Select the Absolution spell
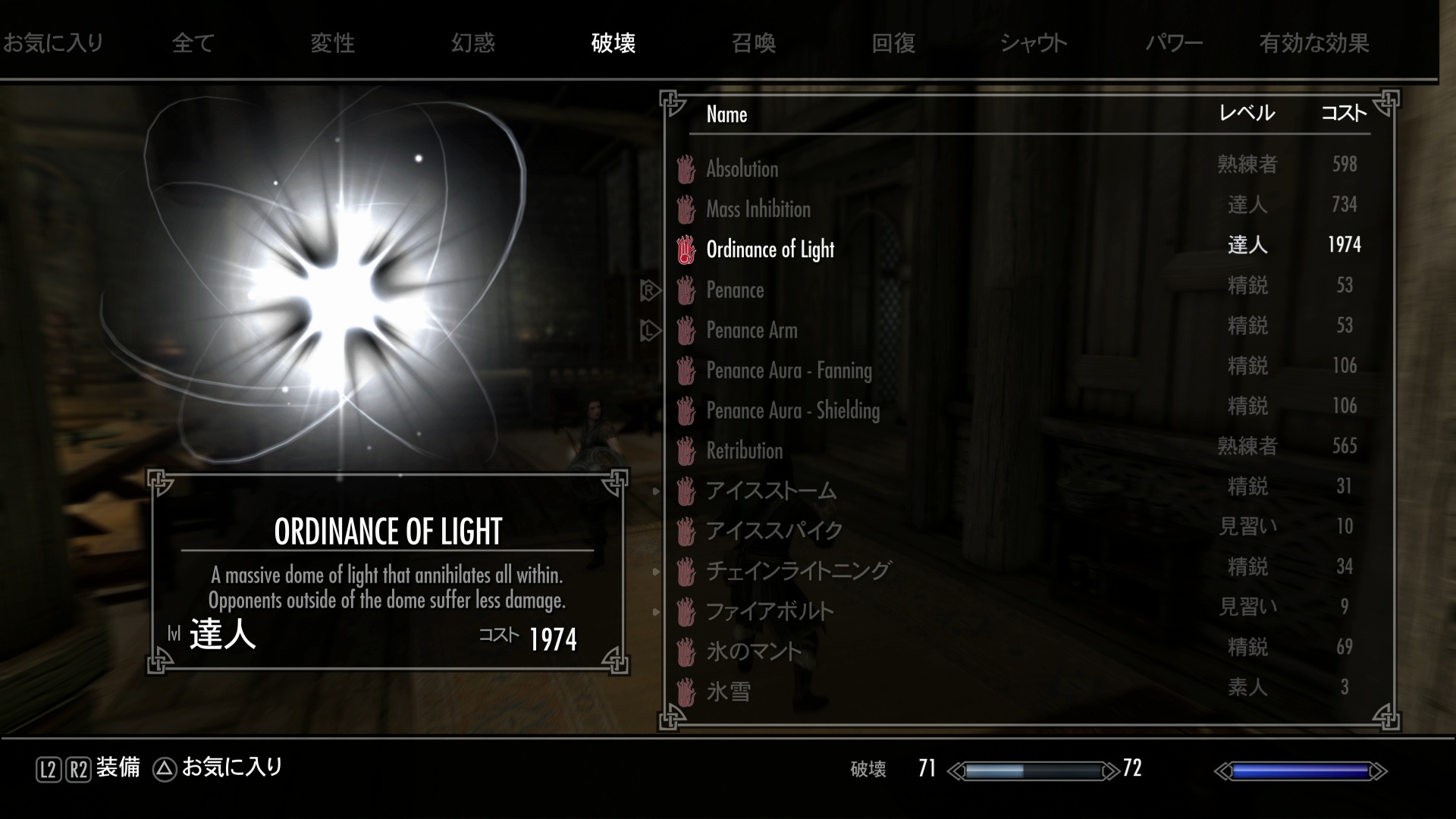Screen dimensions: 1456x819 coord(742,169)
